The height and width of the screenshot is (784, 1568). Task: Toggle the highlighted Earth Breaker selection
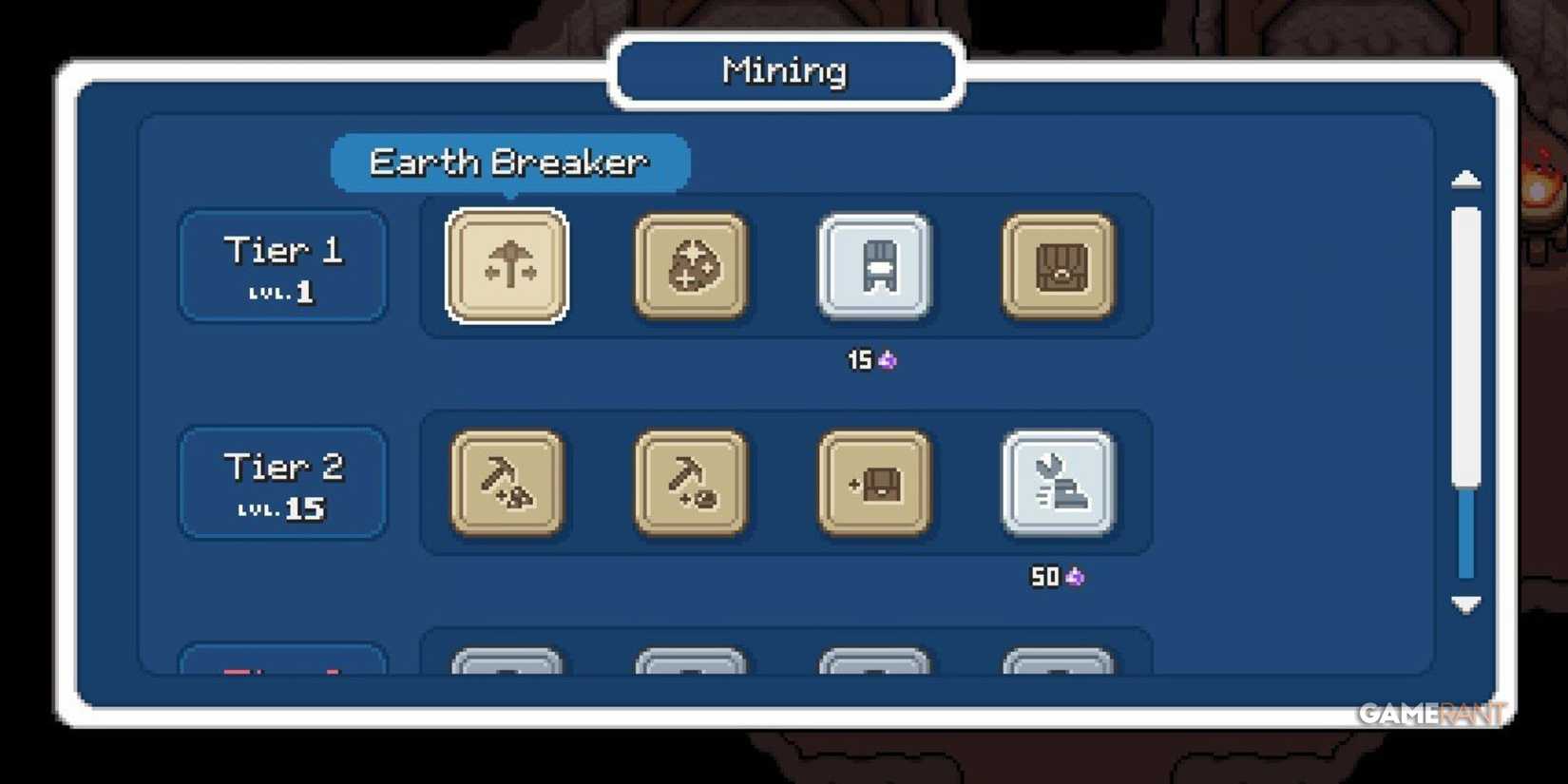507,266
